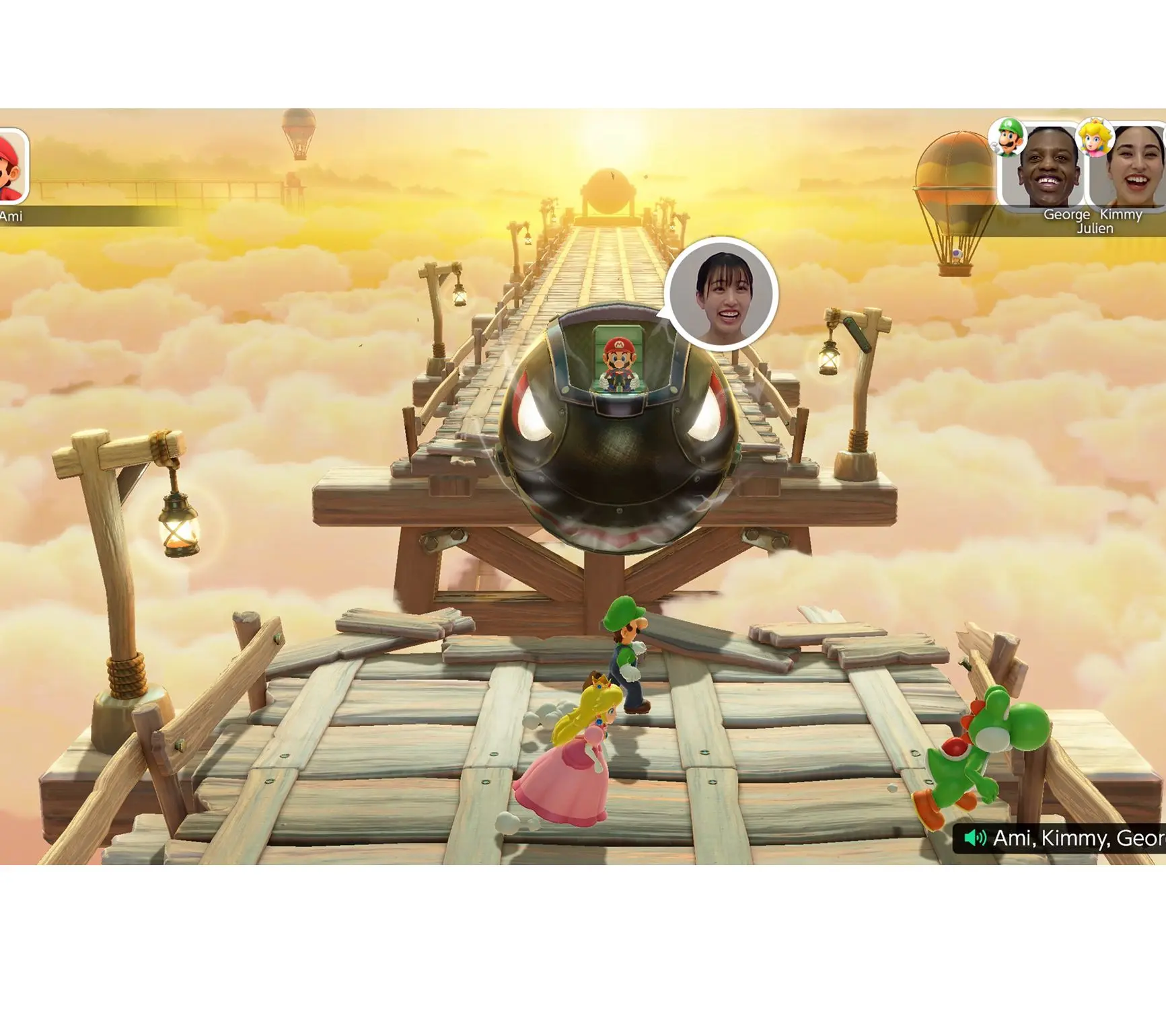Screen dimensions: 1166x1036
Task: Select Ami's Mario player portrait
Action: [11, 166]
